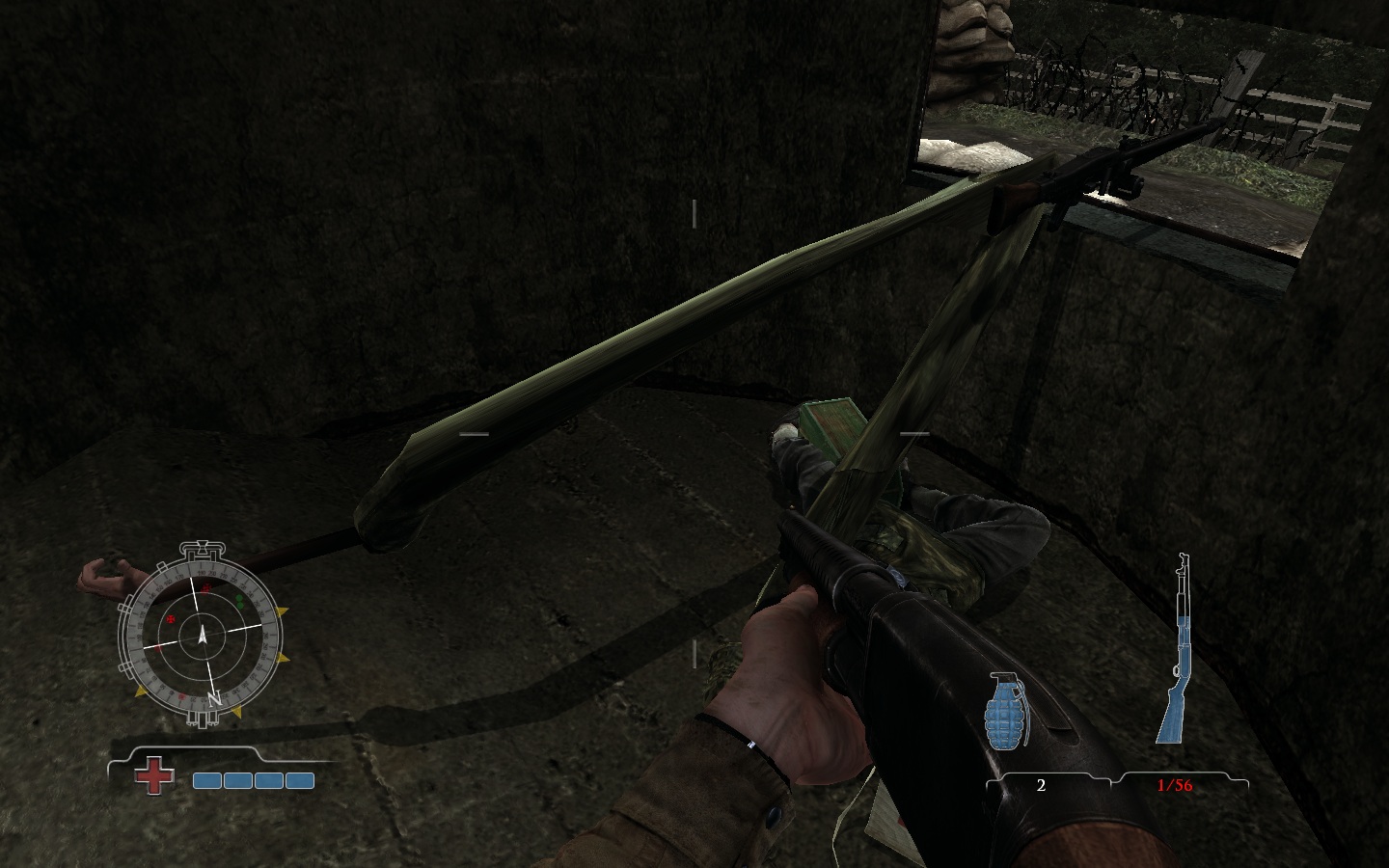Click a red enemy marker on the compass
The width and height of the screenshot is (1389, 868).
[x=171, y=619]
